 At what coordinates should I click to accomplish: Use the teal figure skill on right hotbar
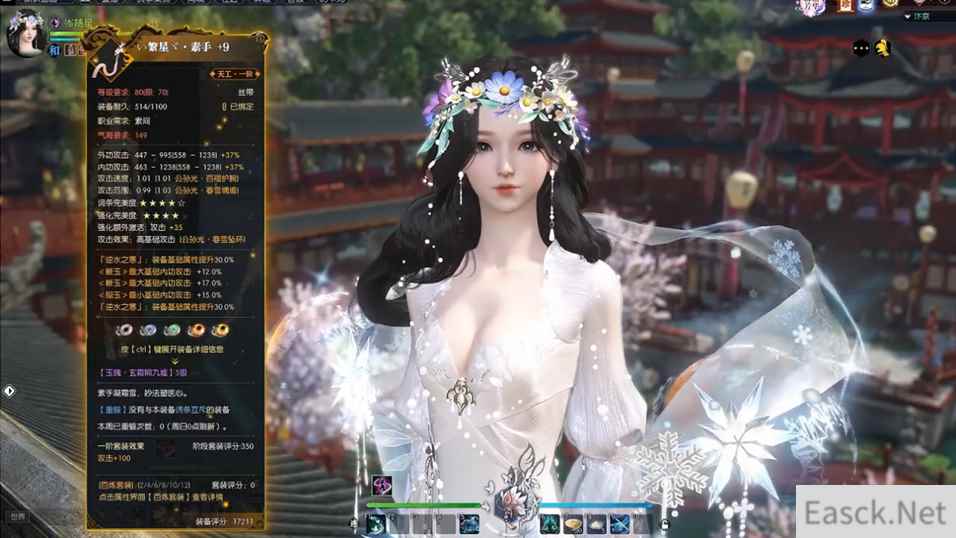point(549,522)
